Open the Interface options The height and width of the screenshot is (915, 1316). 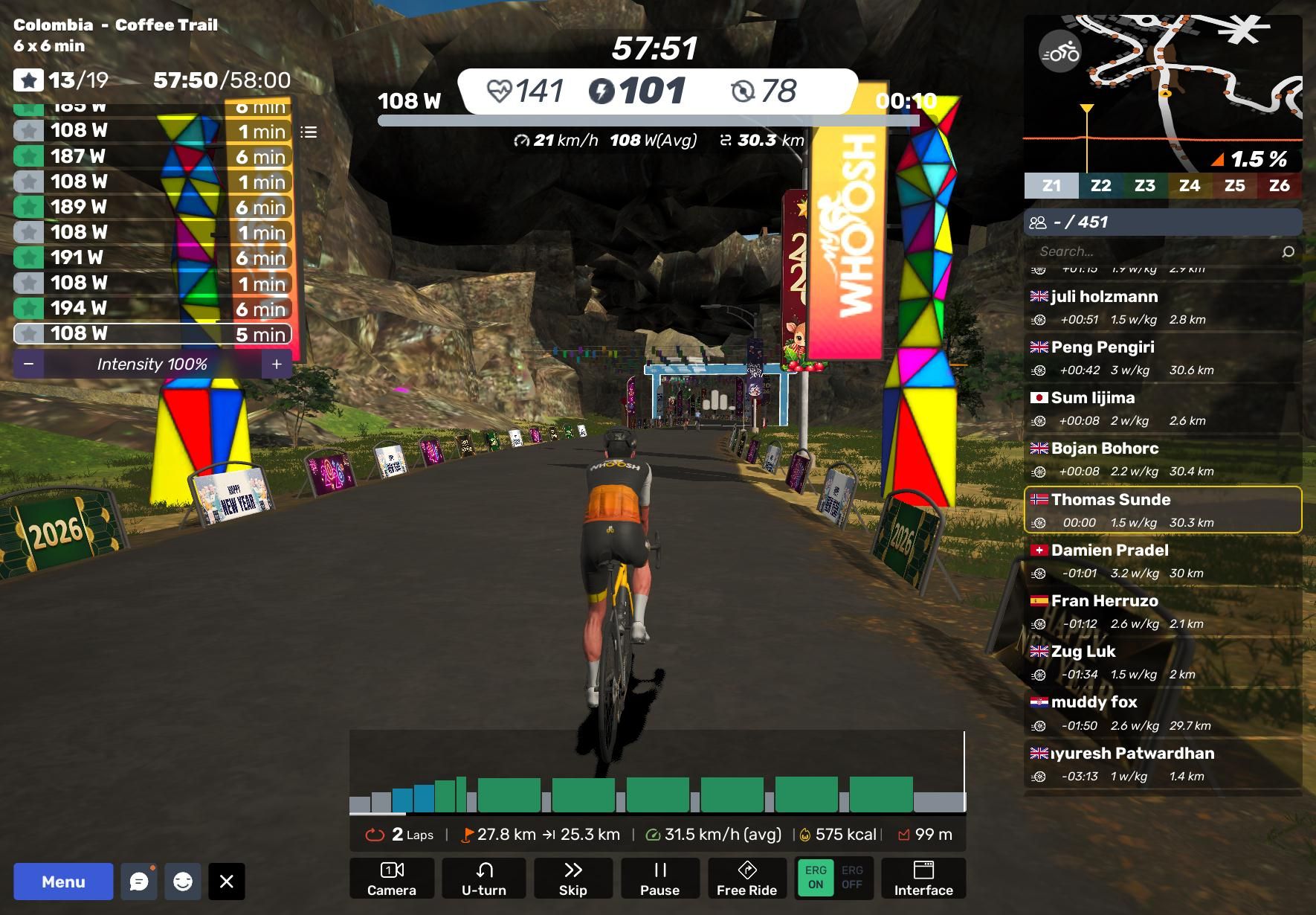(923, 879)
